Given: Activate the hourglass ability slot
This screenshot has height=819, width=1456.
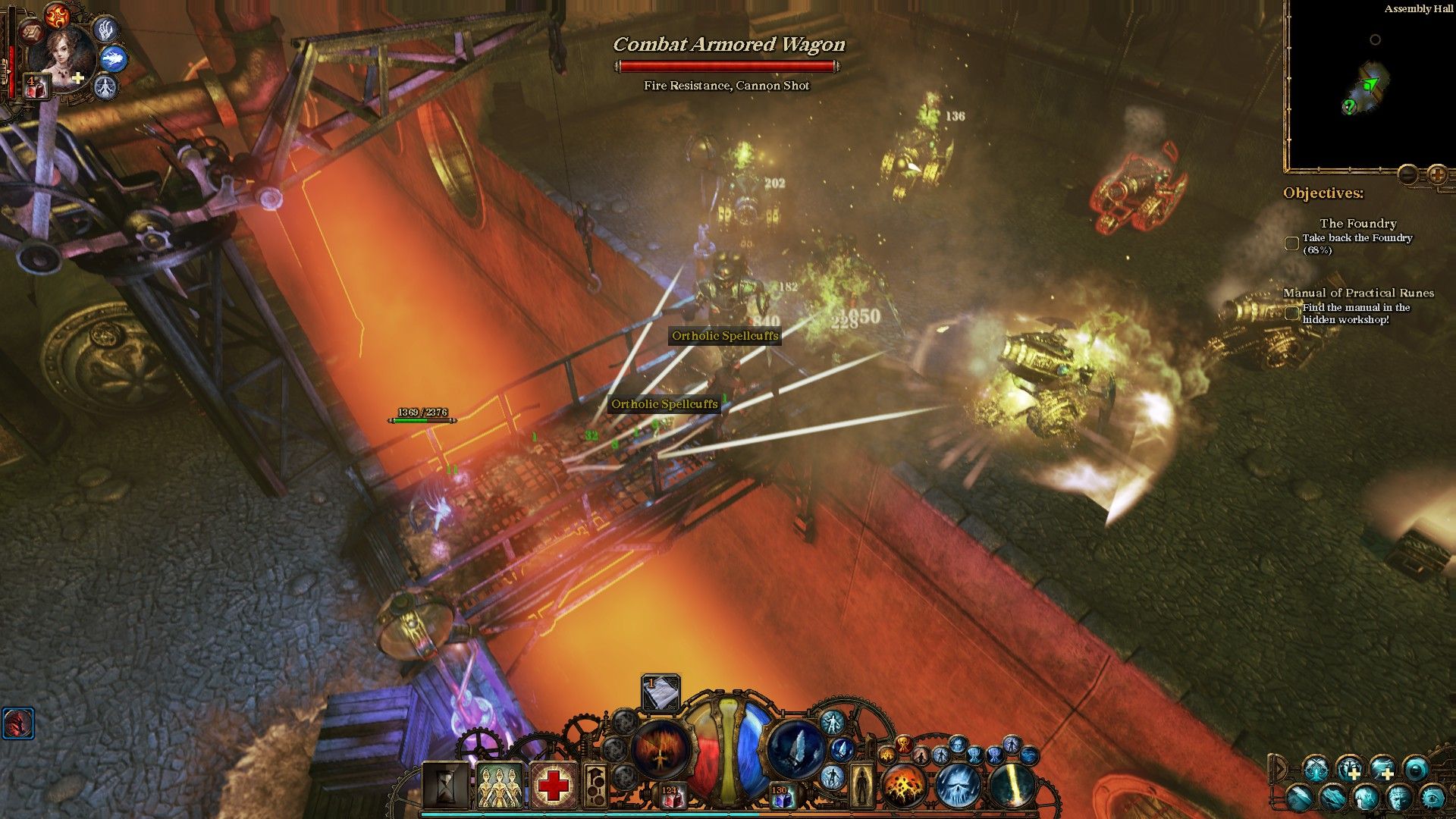Looking at the screenshot, I should [445, 786].
